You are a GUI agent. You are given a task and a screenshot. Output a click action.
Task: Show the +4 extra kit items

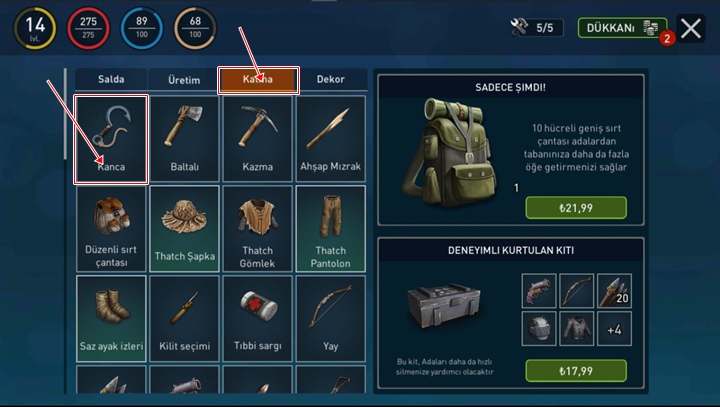coord(614,328)
